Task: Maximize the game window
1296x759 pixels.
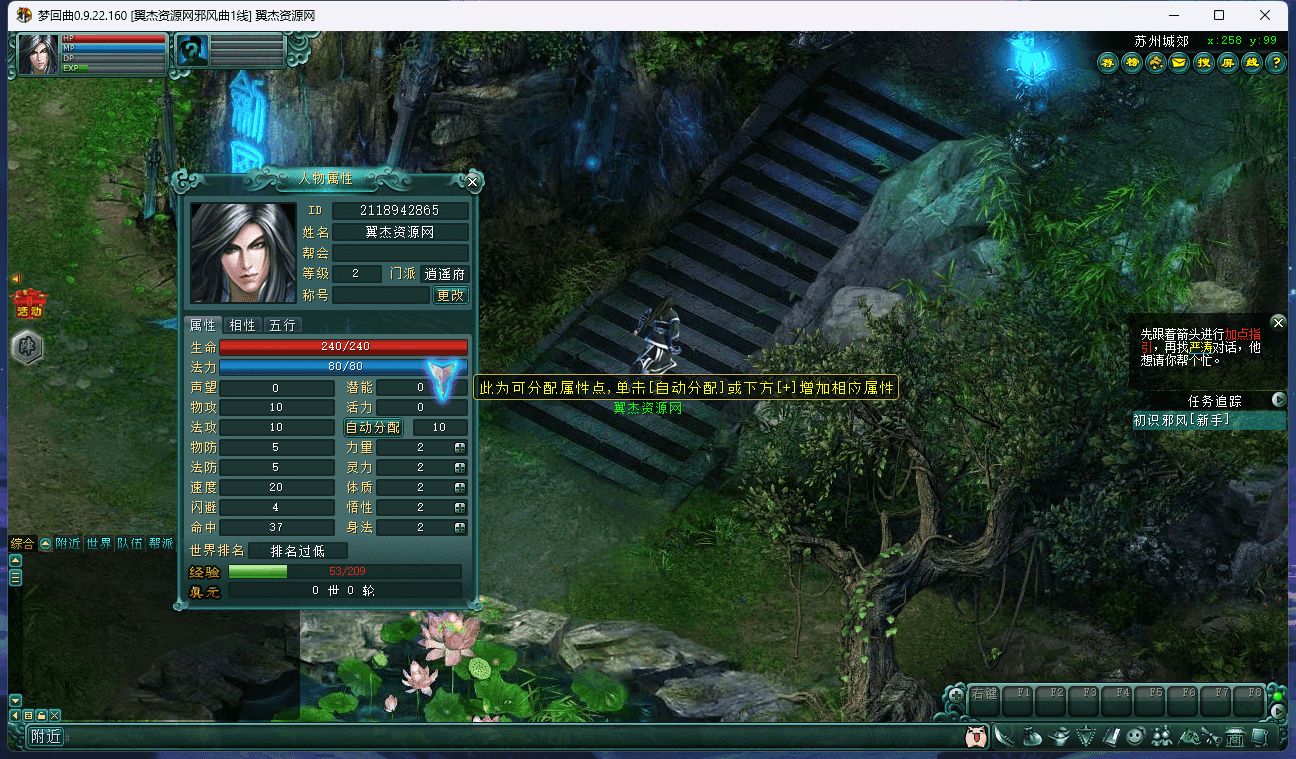Action: 1219,15
